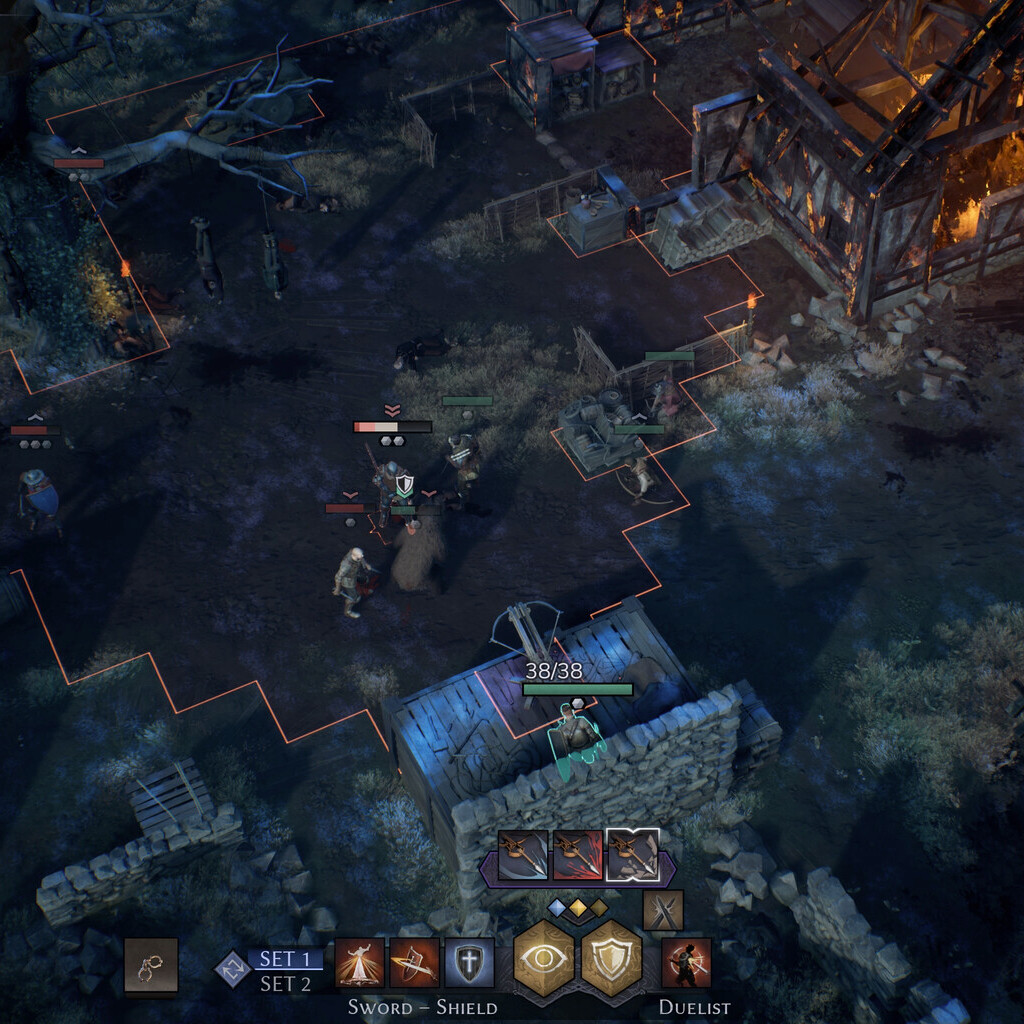Choose the red ballista bolt shot

(x=578, y=855)
